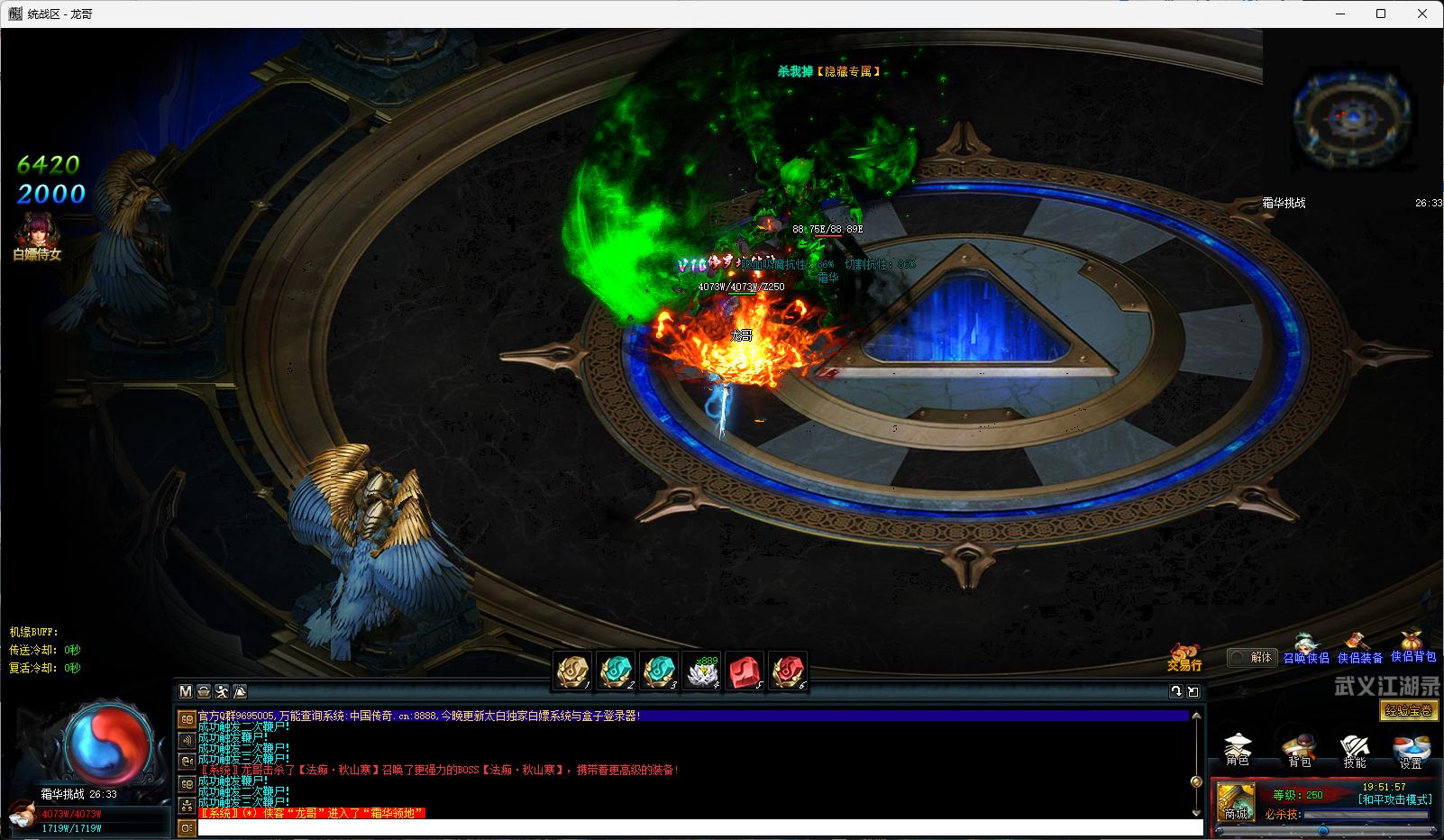The height and width of the screenshot is (840, 1444).
Task: Open the 背包 backpack
Action: (x=1299, y=750)
